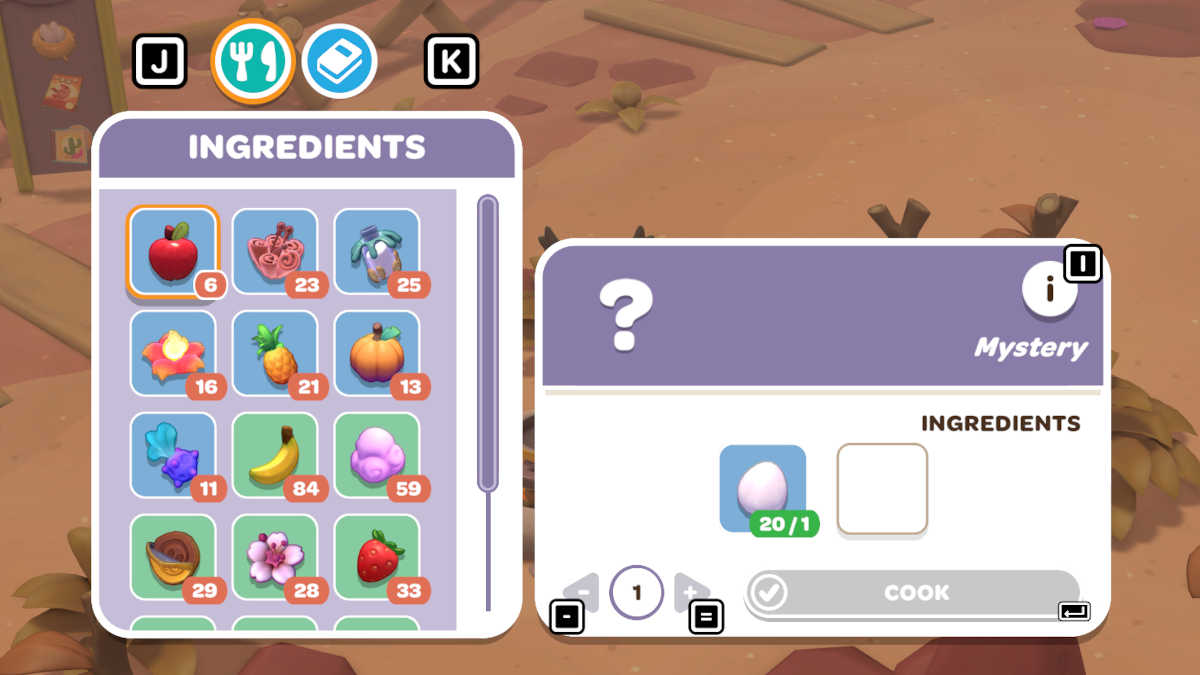Image resolution: width=1200 pixels, height=675 pixels.
Task: Click the Cook button
Action: tap(913, 593)
